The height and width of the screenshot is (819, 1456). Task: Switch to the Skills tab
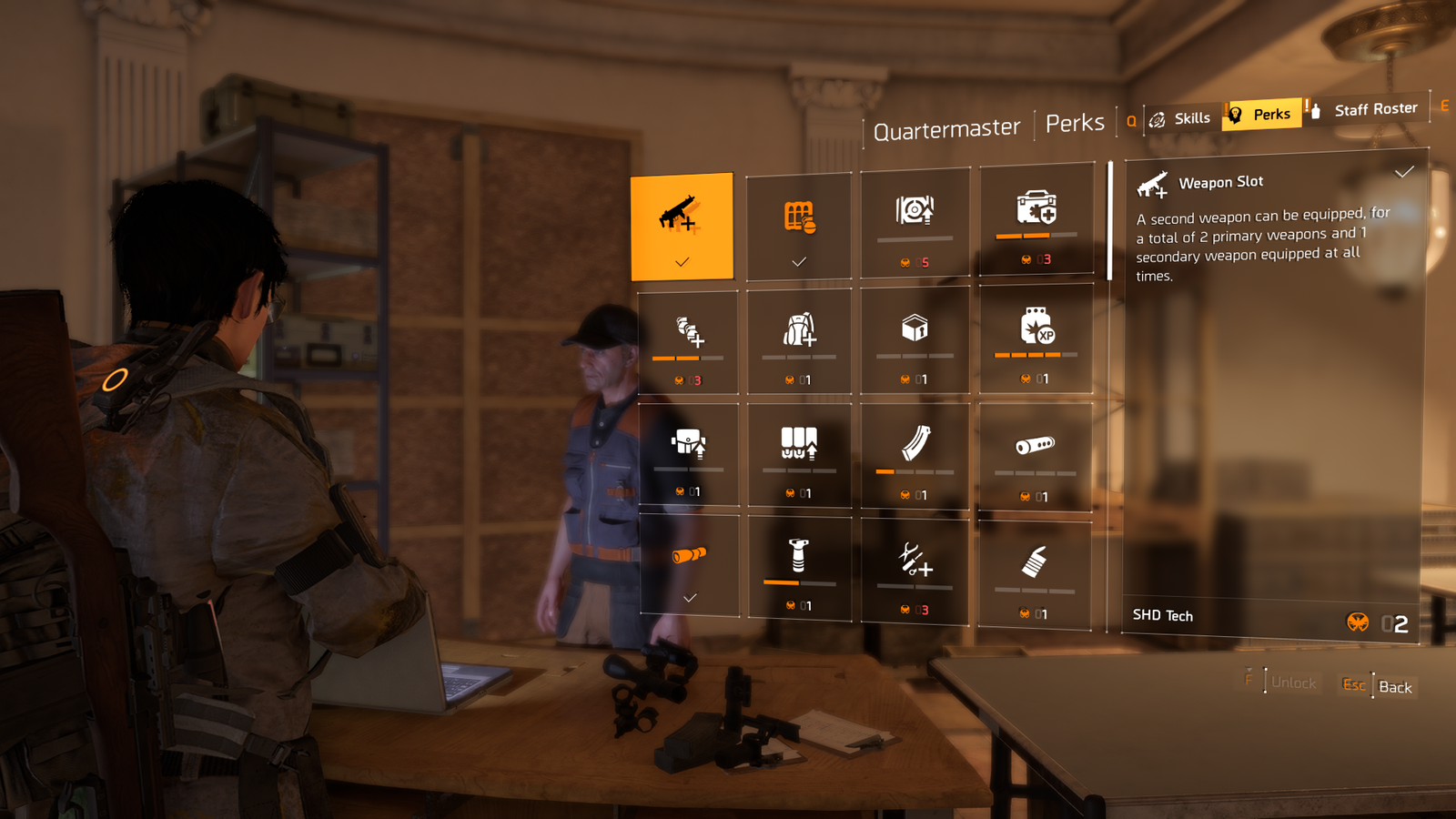1181,119
